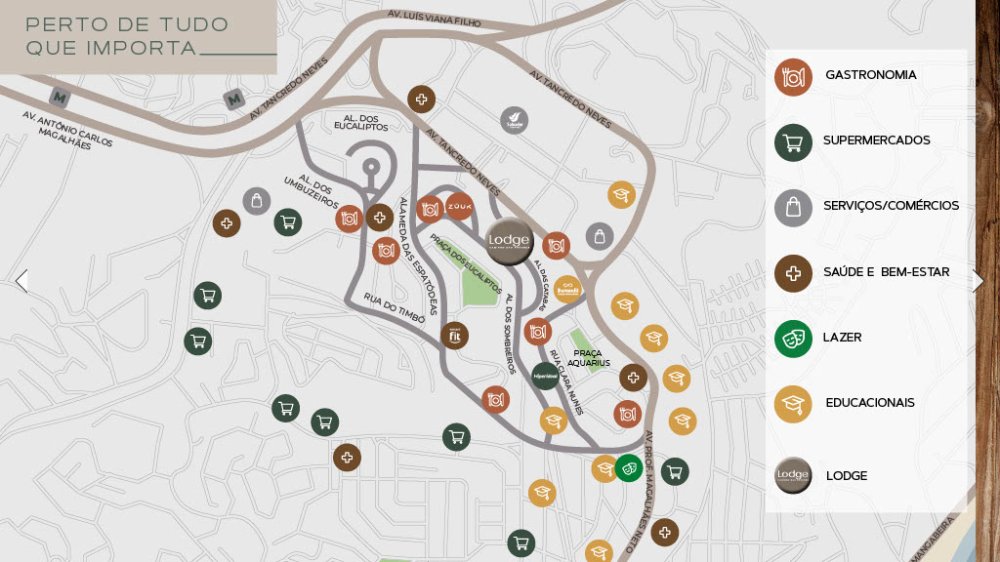
Task: Click the Lodge marker on the map
Action: (509, 240)
